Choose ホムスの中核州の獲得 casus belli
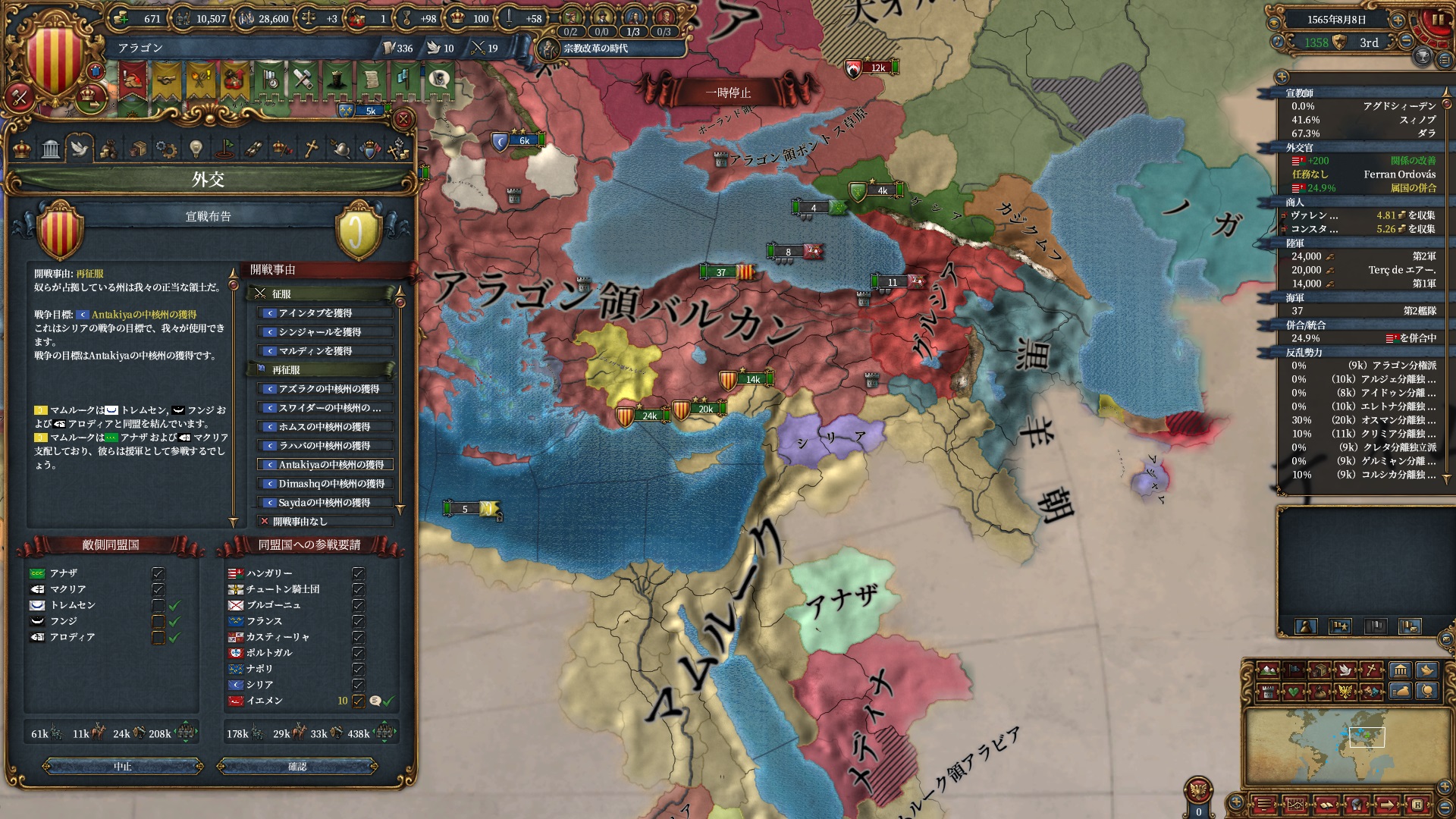This screenshot has height=819, width=1456. 326,427
